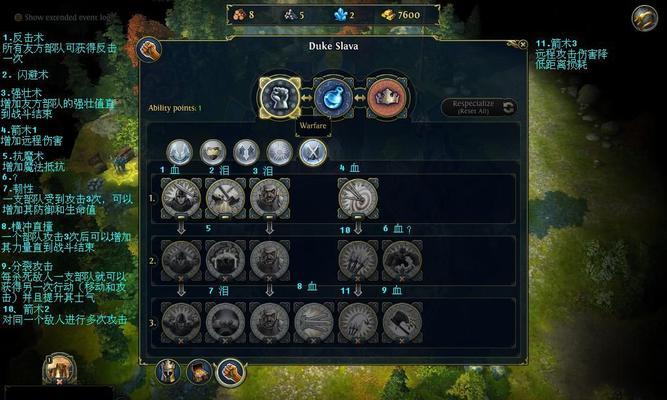Select the Warfare fist ability category
Image resolution: width=667 pixels, height=400 pixels.
[281, 97]
